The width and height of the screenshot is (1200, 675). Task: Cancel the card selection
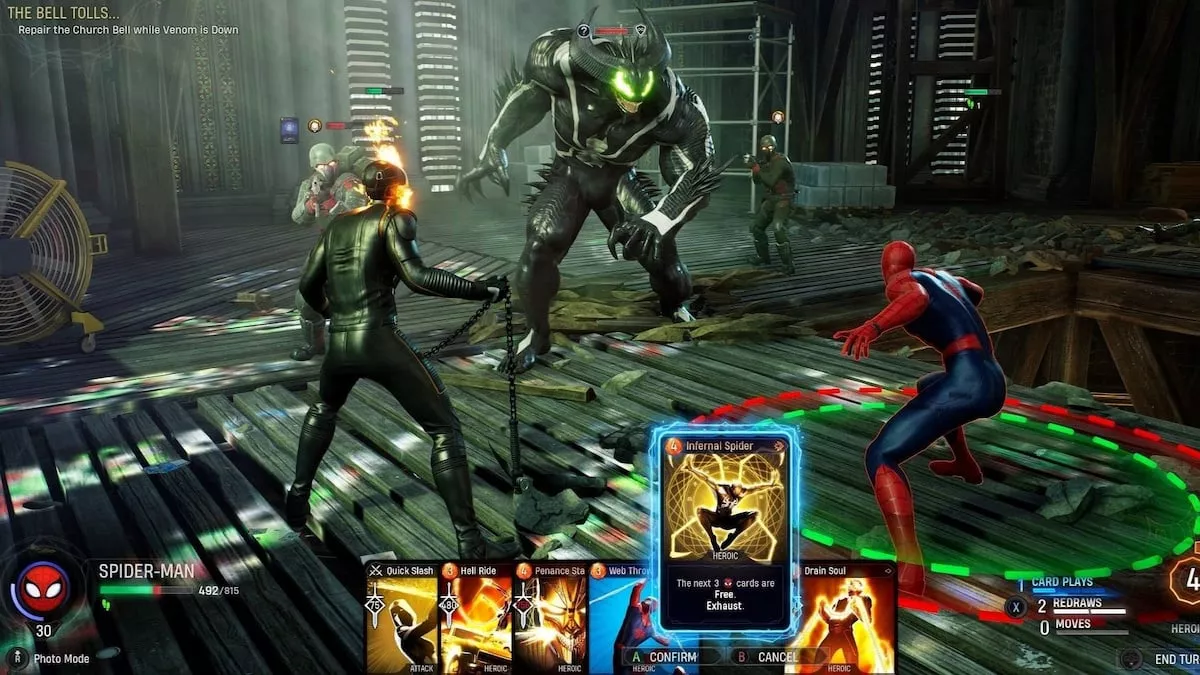[x=770, y=657]
